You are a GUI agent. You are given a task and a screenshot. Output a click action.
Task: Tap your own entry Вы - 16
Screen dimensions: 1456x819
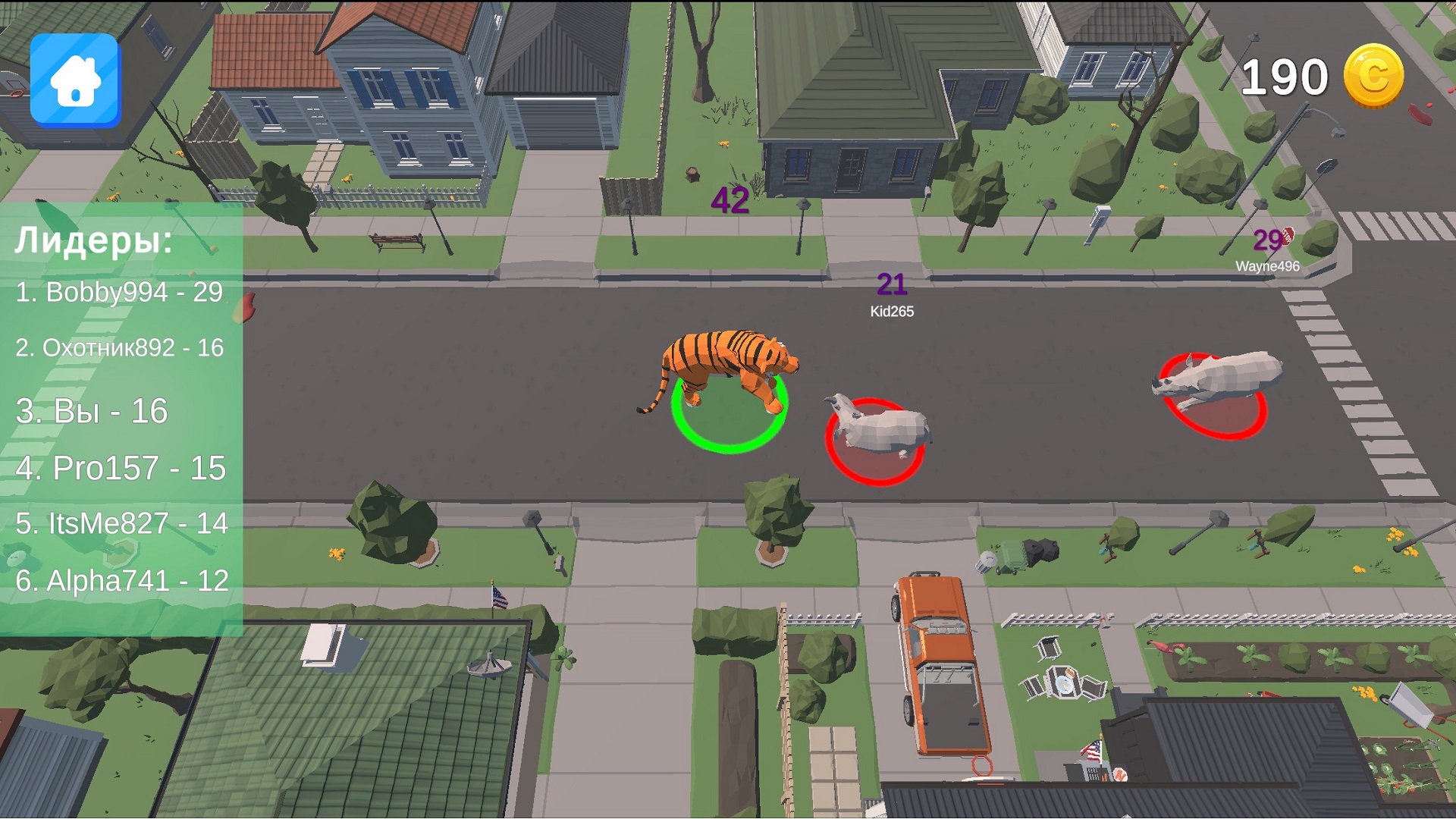(x=91, y=411)
